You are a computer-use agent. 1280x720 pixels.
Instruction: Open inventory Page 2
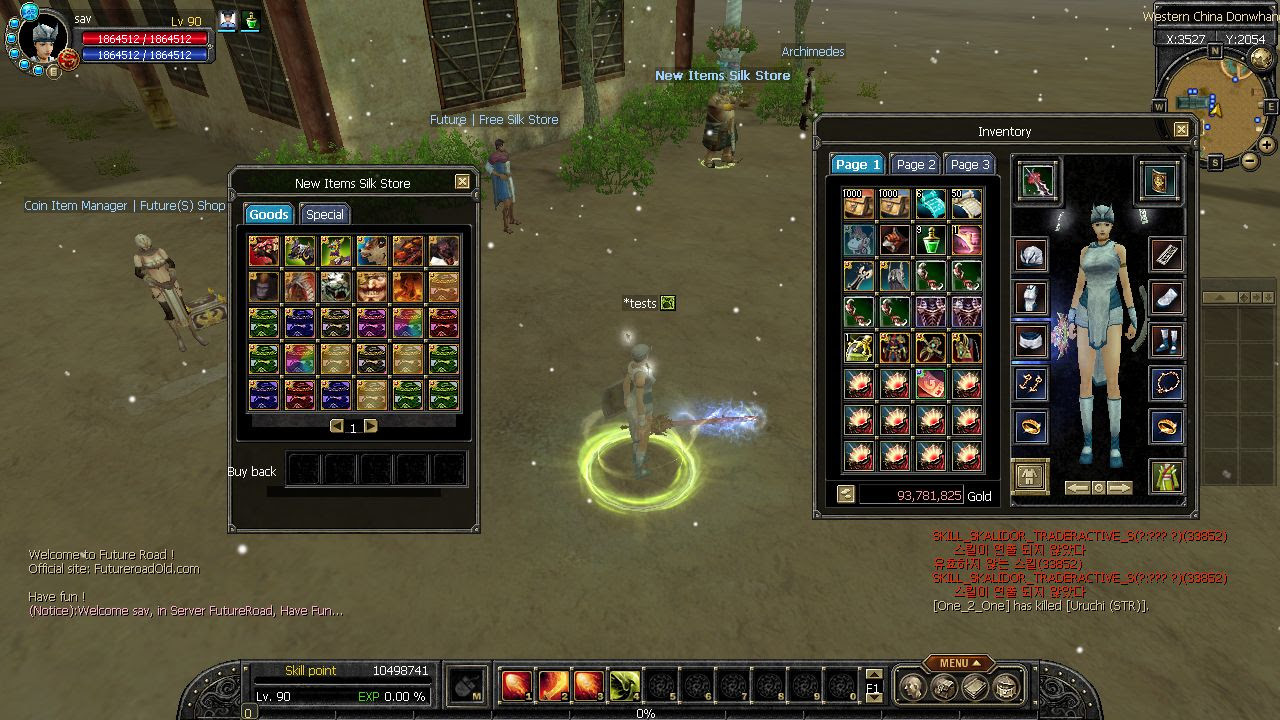(916, 164)
